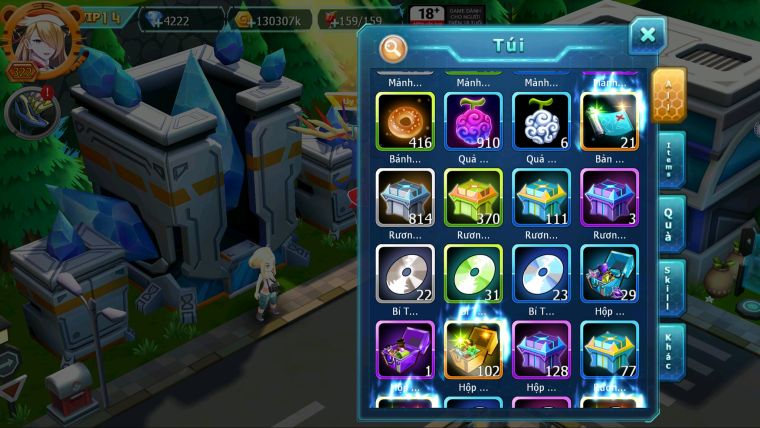Select the grey chest with 814 count
The image size is (760, 428).
(405, 197)
